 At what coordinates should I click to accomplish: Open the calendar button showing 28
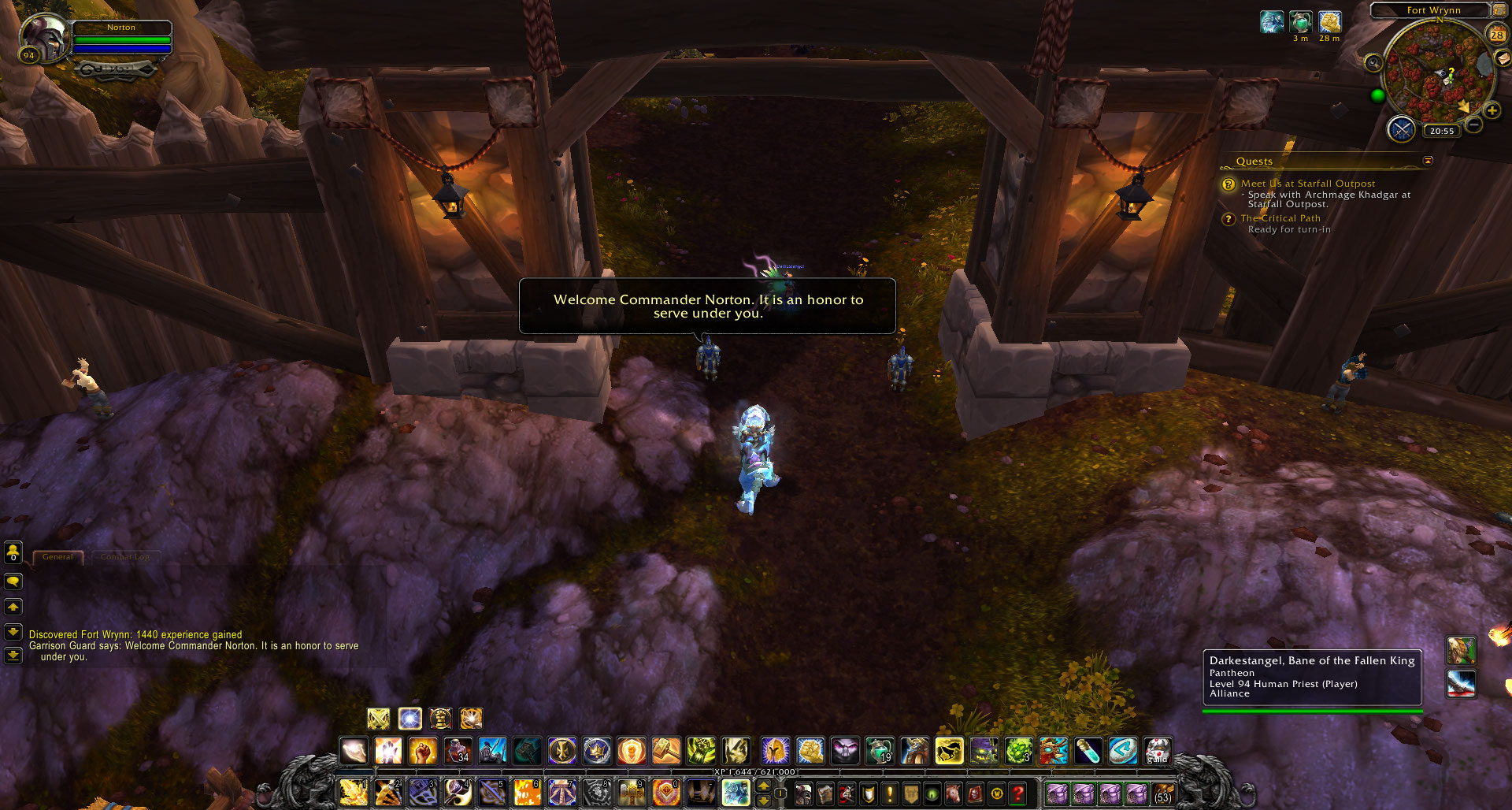pyautogui.click(x=1496, y=35)
